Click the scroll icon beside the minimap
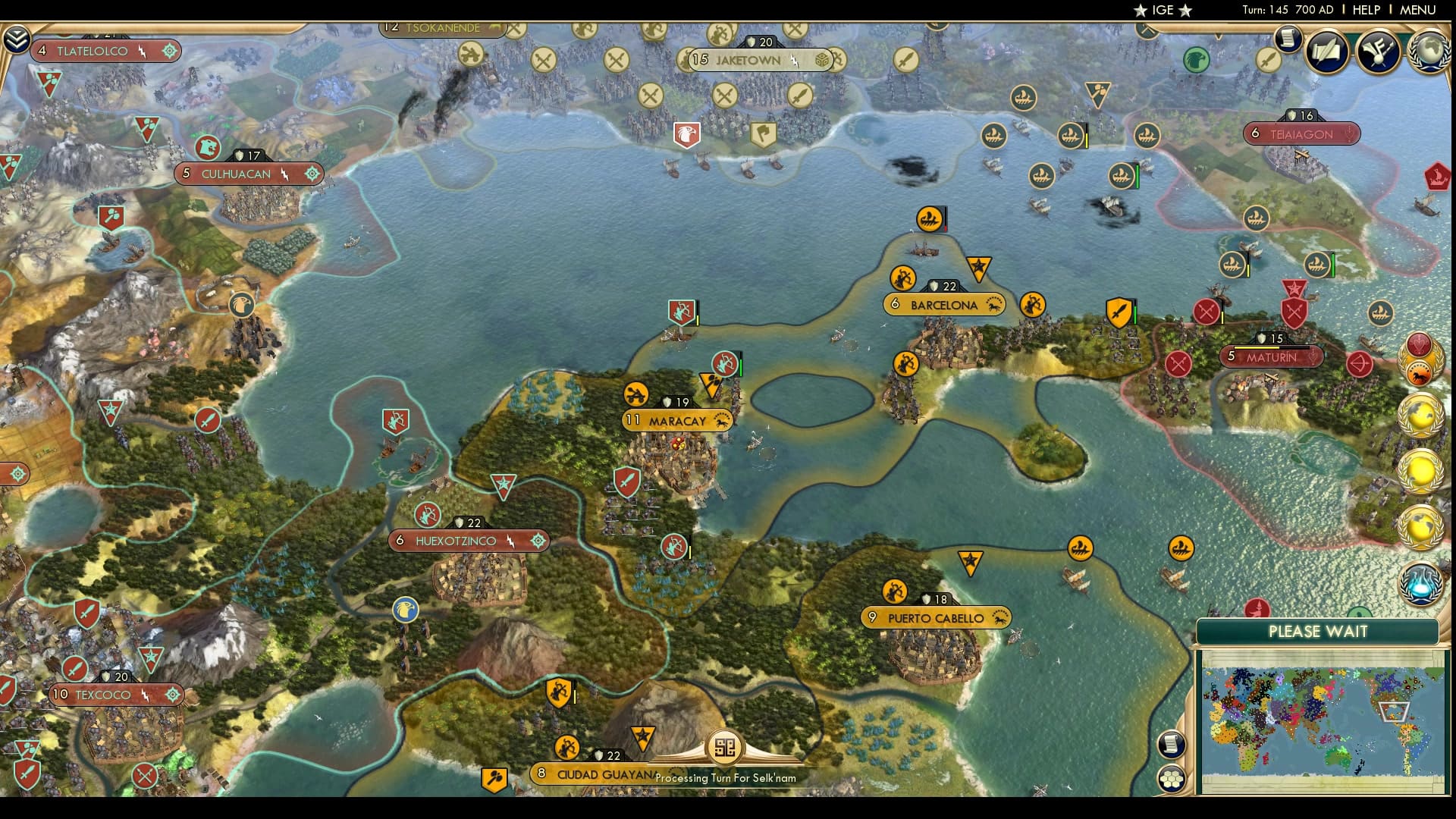Image resolution: width=1456 pixels, height=819 pixels. pyautogui.click(x=1172, y=745)
